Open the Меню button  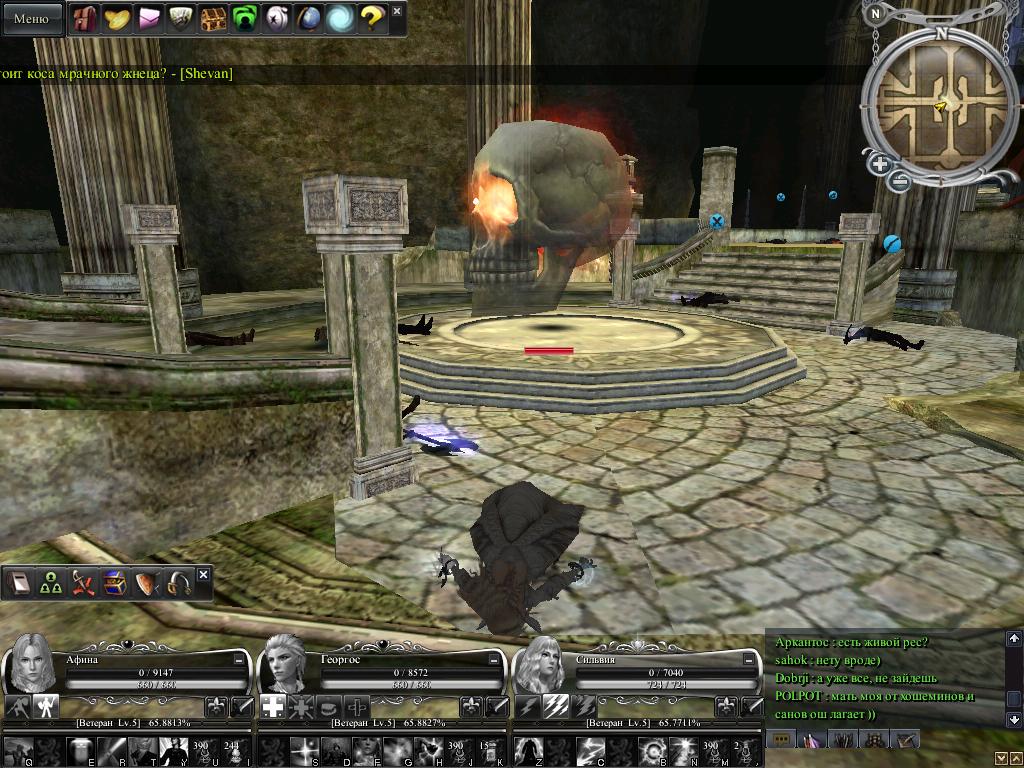tap(31, 18)
